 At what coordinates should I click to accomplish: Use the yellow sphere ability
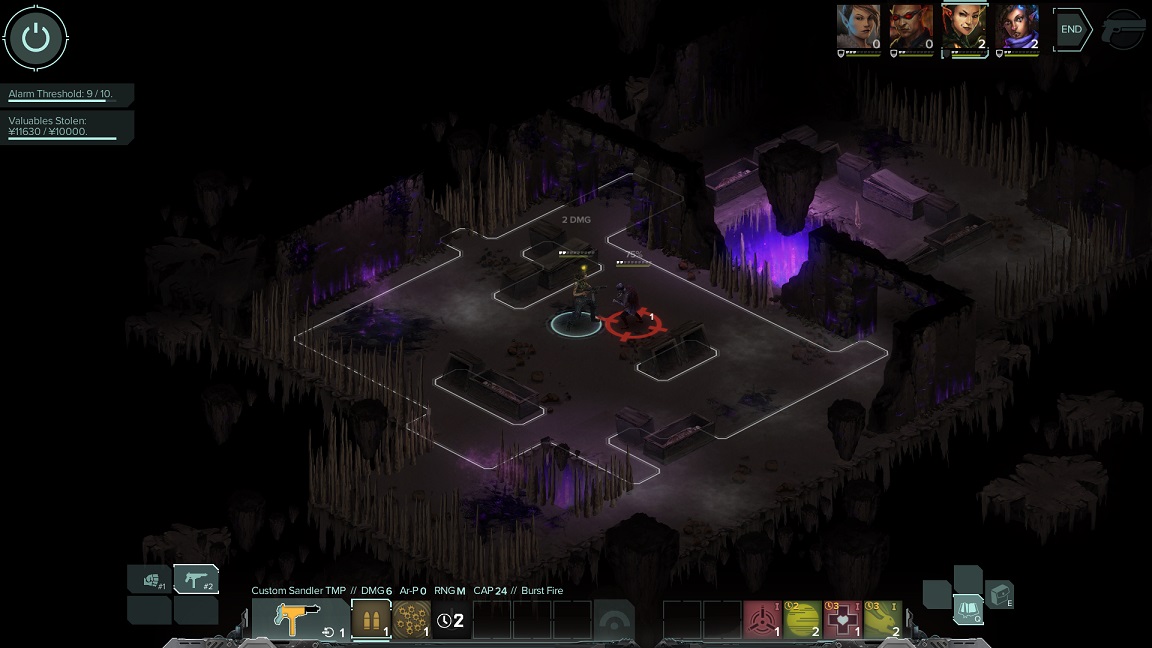click(803, 620)
